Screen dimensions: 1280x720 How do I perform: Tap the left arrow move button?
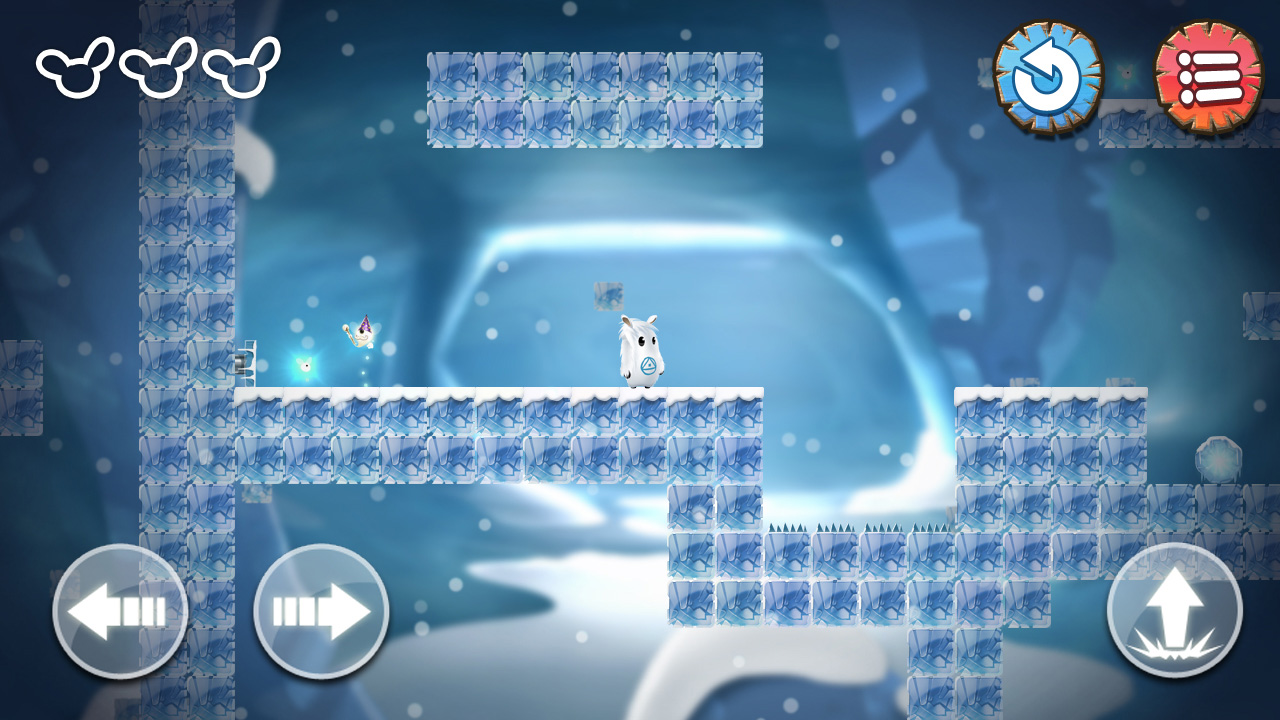120,611
